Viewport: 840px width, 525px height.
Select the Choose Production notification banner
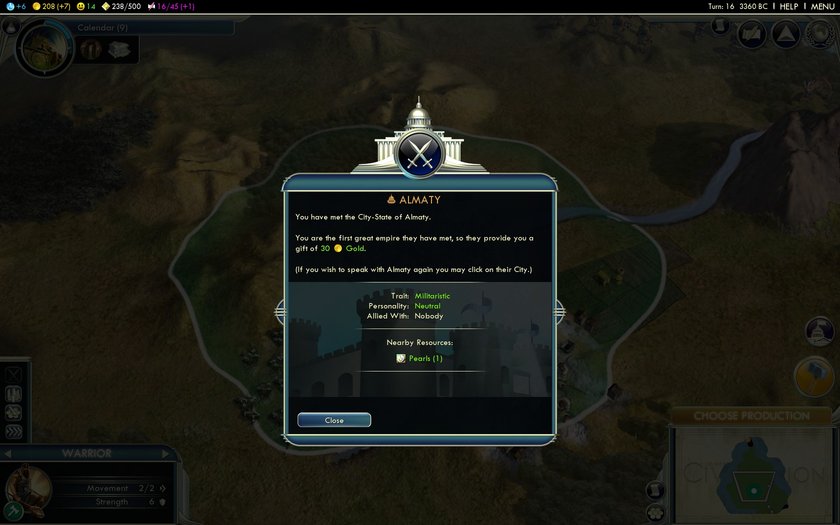tap(752, 415)
